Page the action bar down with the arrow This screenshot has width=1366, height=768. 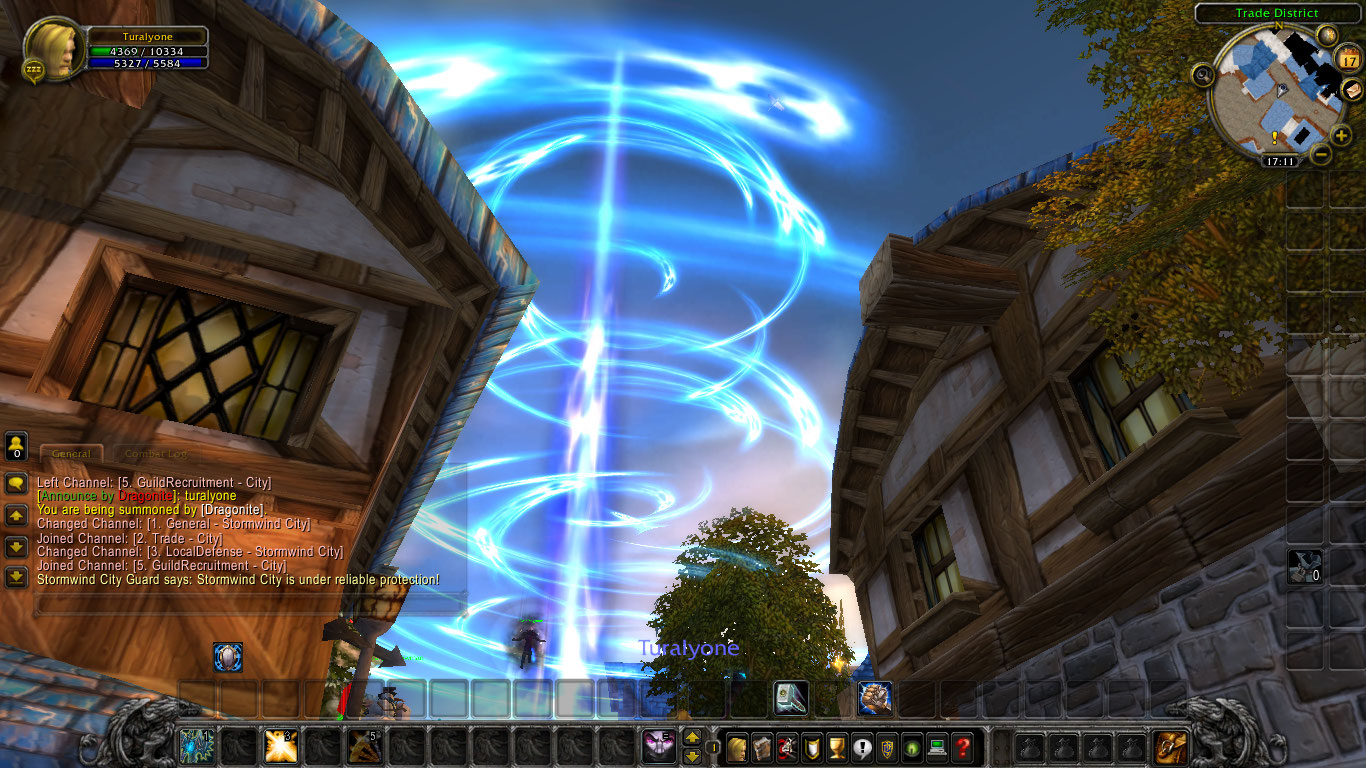692,757
